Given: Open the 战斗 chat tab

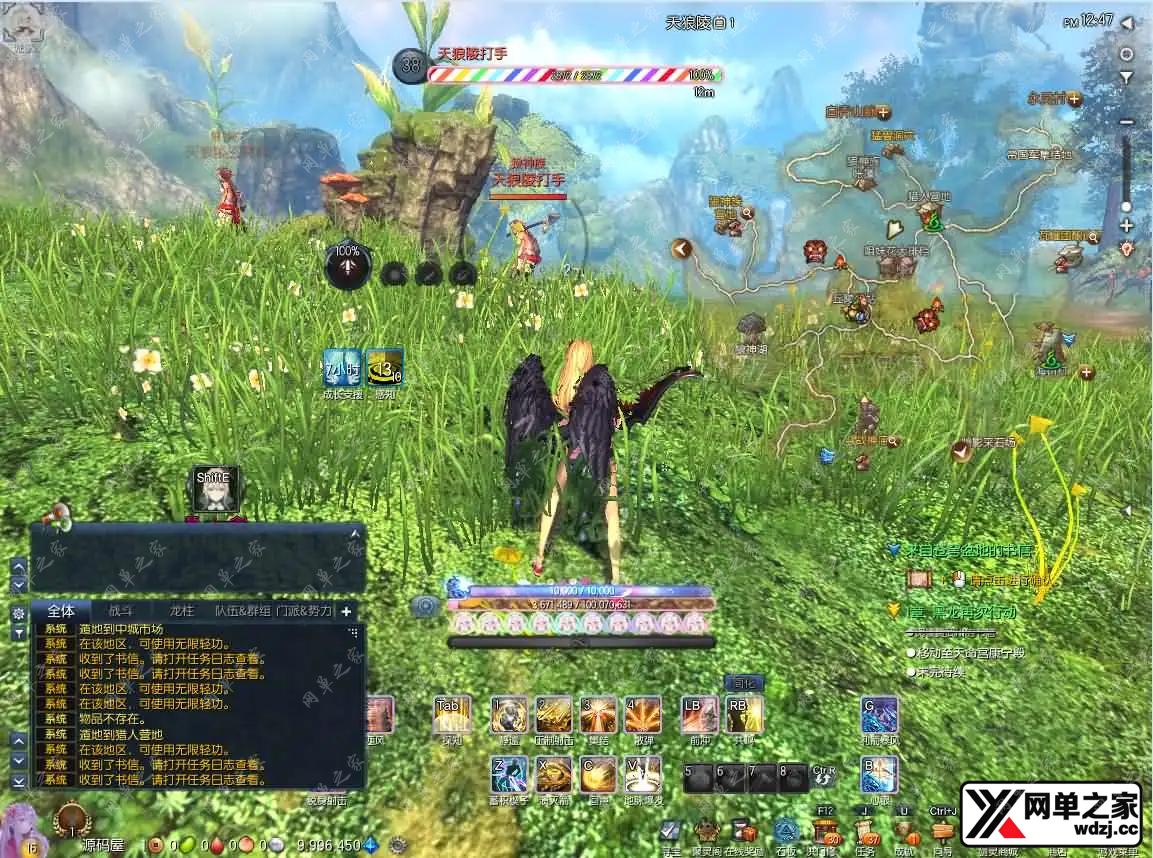Looking at the screenshot, I should tap(119, 610).
